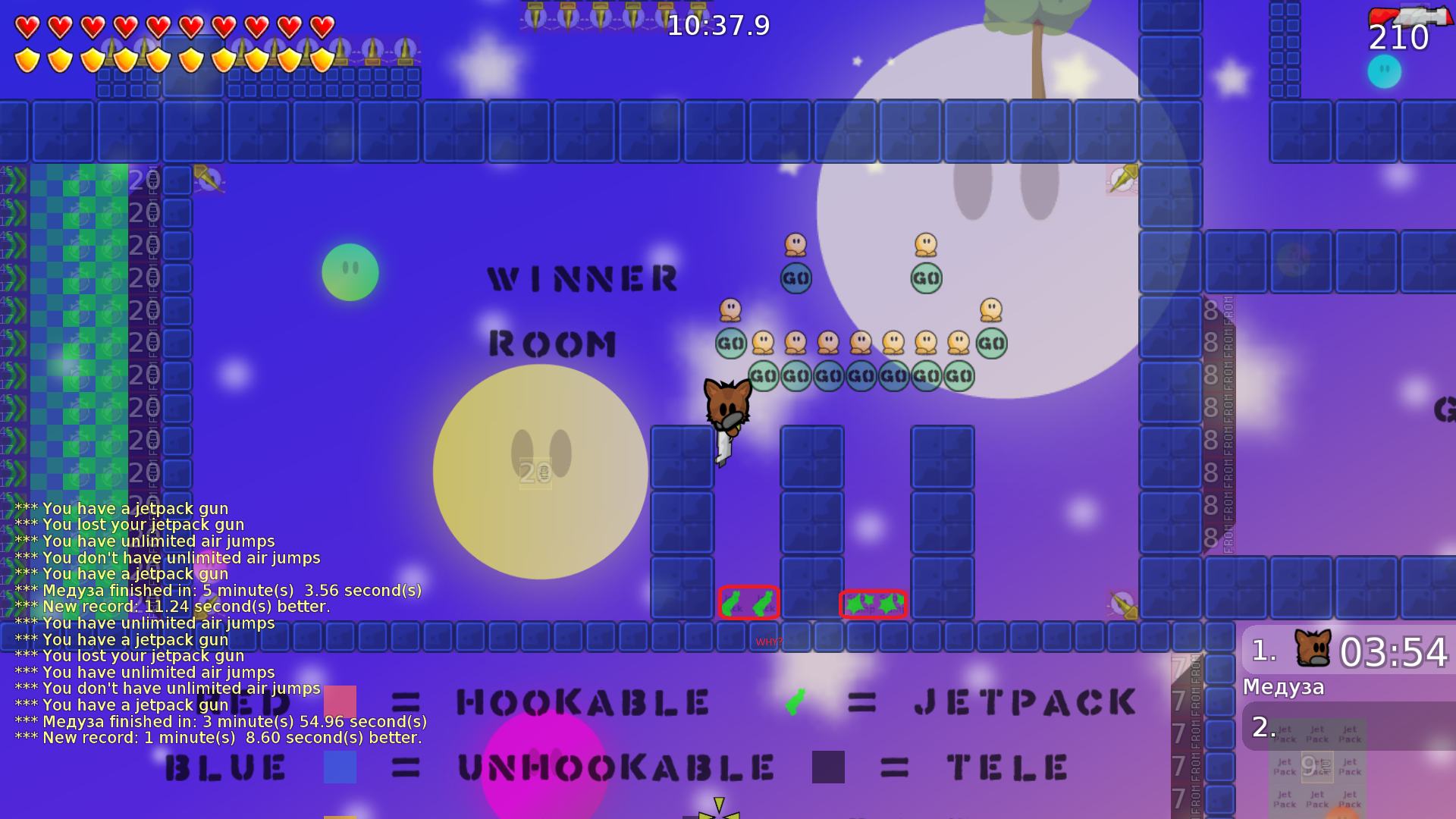The height and width of the screenshot is (819, 1456).
Task: Select the yellow moon face in the Winner Room
Action: tap(541, 472)
